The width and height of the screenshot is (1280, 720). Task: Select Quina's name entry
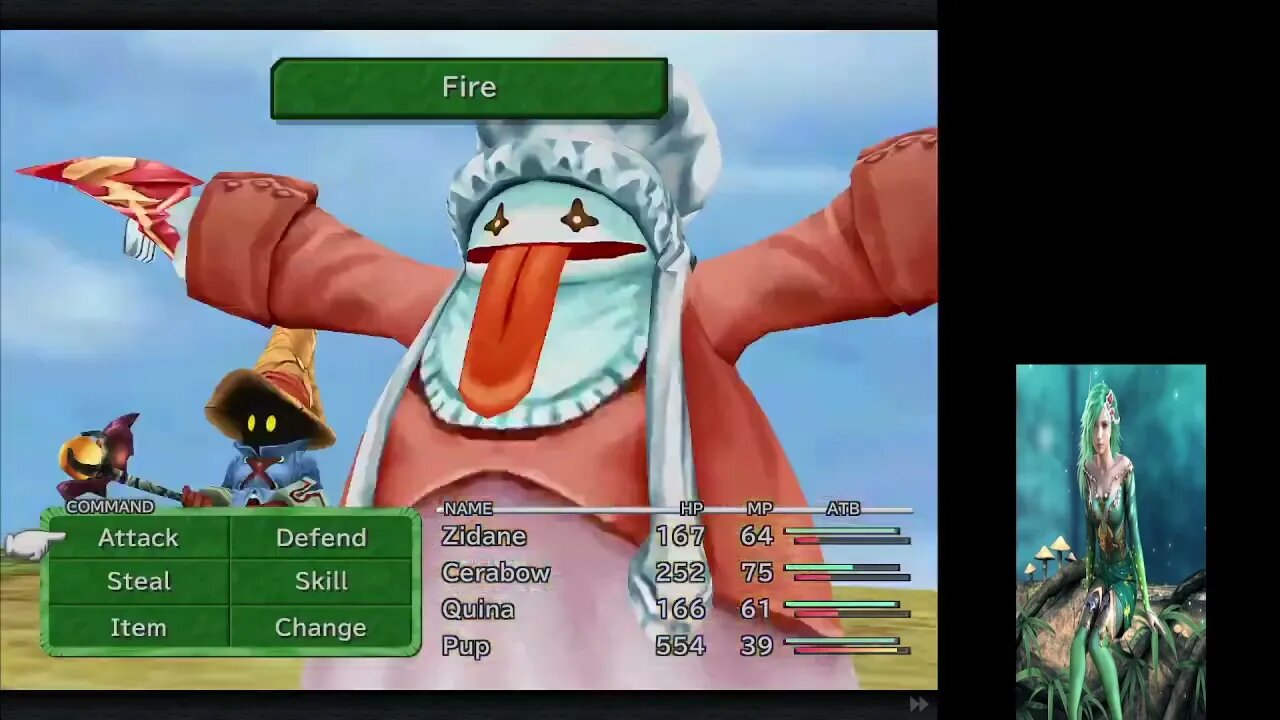(478, 609)
